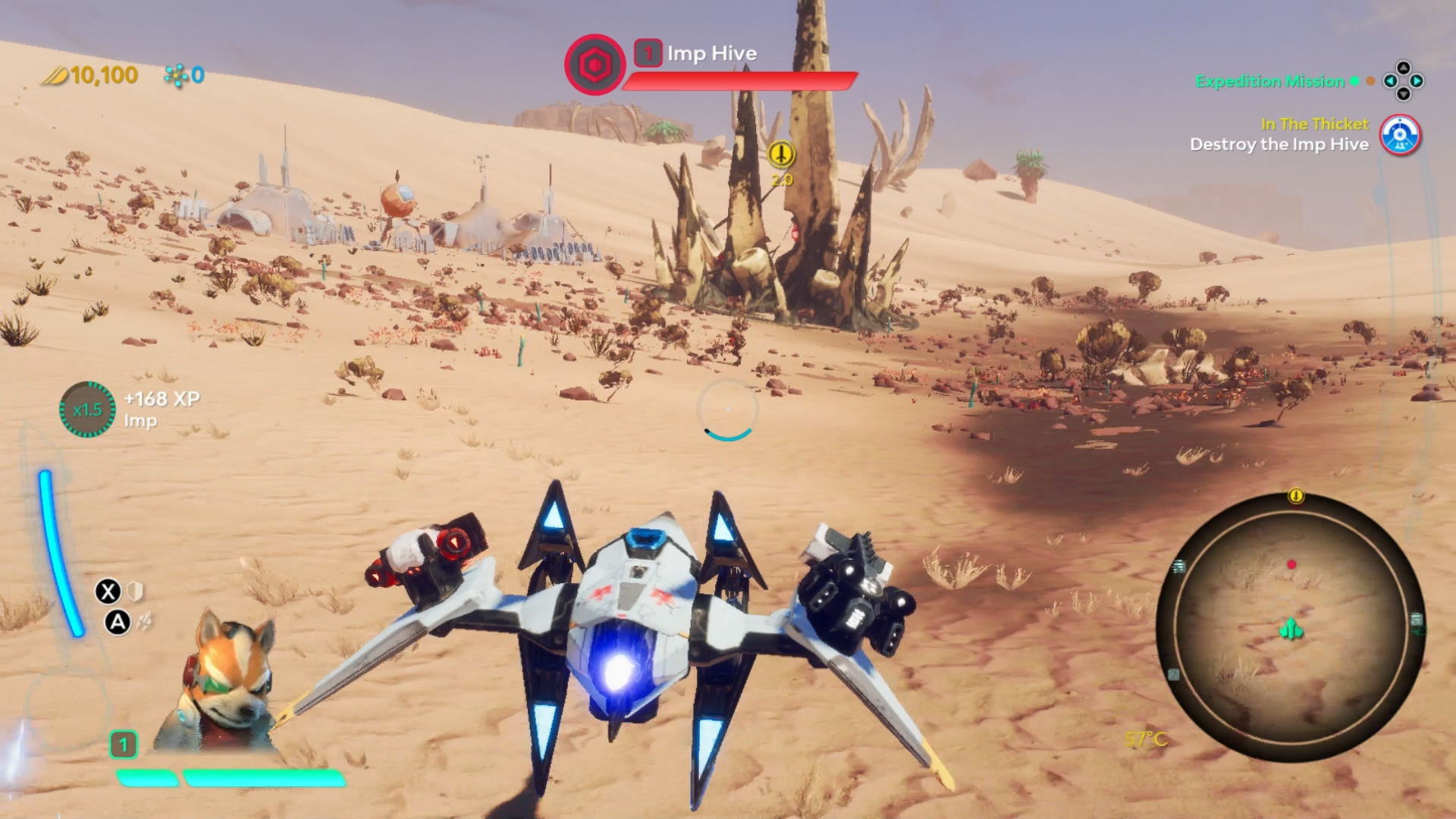Screen dimensions: 1456x819
Task: Open the In The Thicket mission icon
Action: [x=1400, y=136]
